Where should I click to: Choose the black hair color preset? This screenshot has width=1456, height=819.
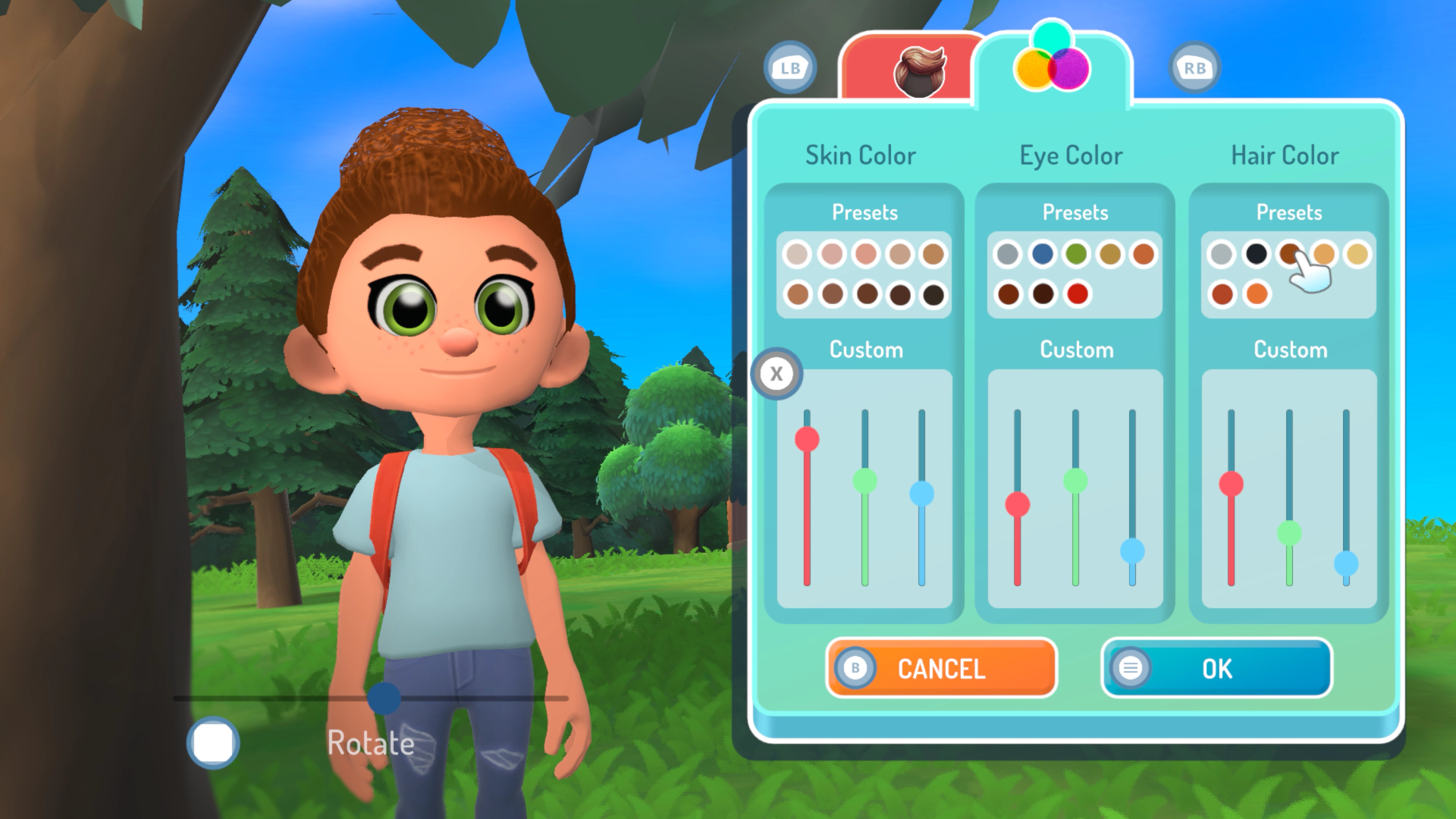pos(1256,254)
